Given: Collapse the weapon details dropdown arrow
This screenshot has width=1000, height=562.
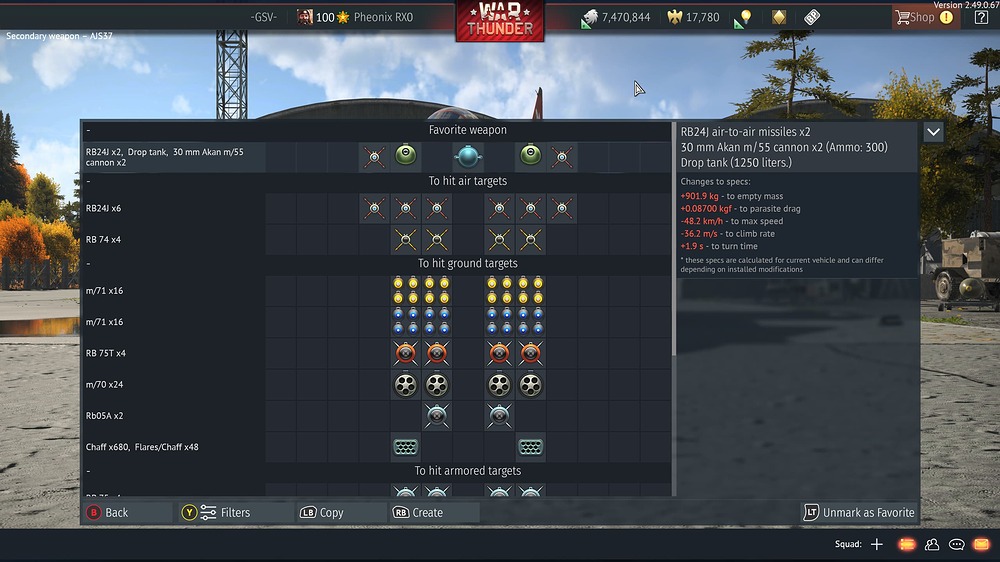Looking at the screenshot, I should point(933,132).
